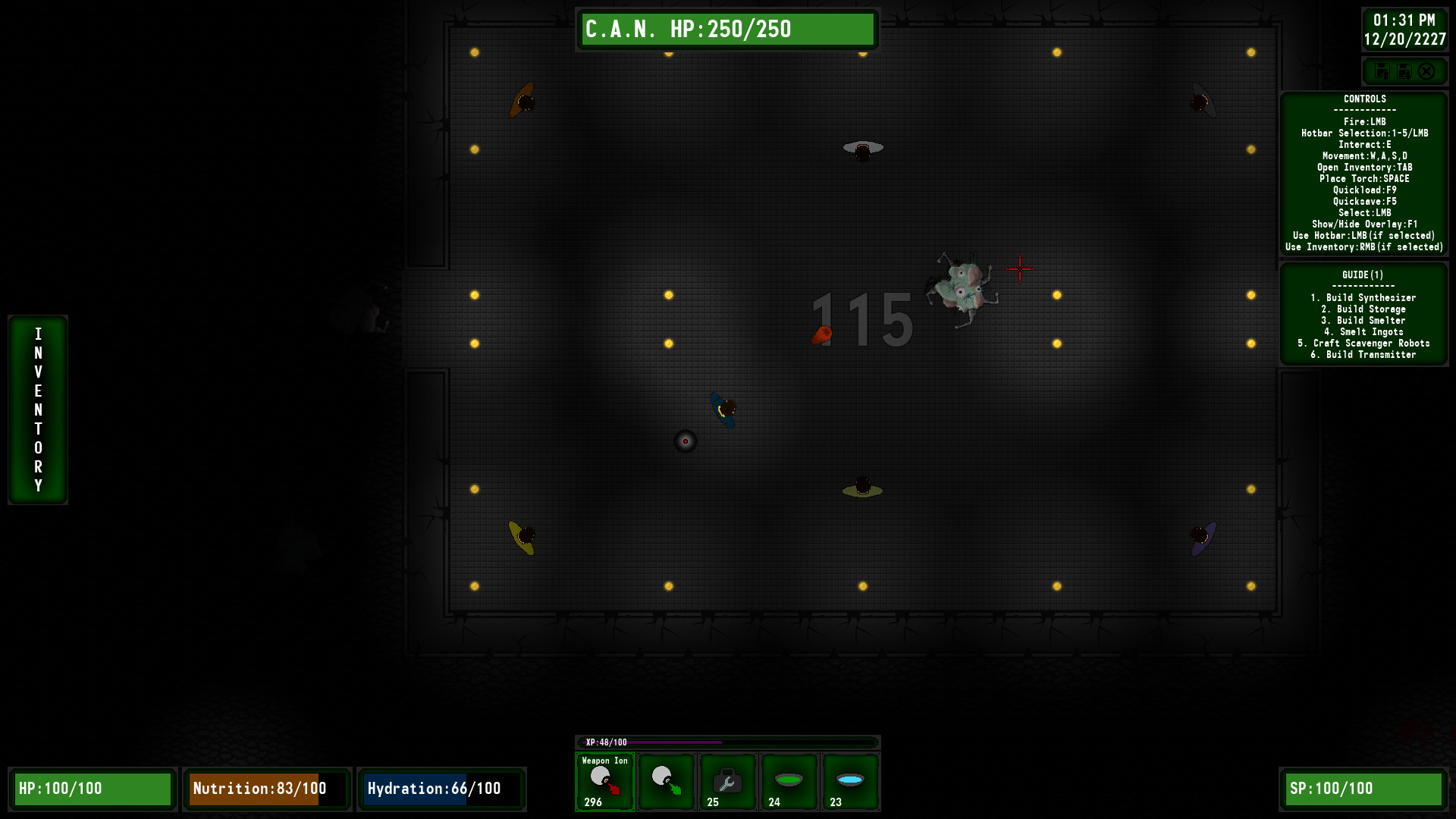Select the blue water bowl hotbar slot

coord(850,782)
